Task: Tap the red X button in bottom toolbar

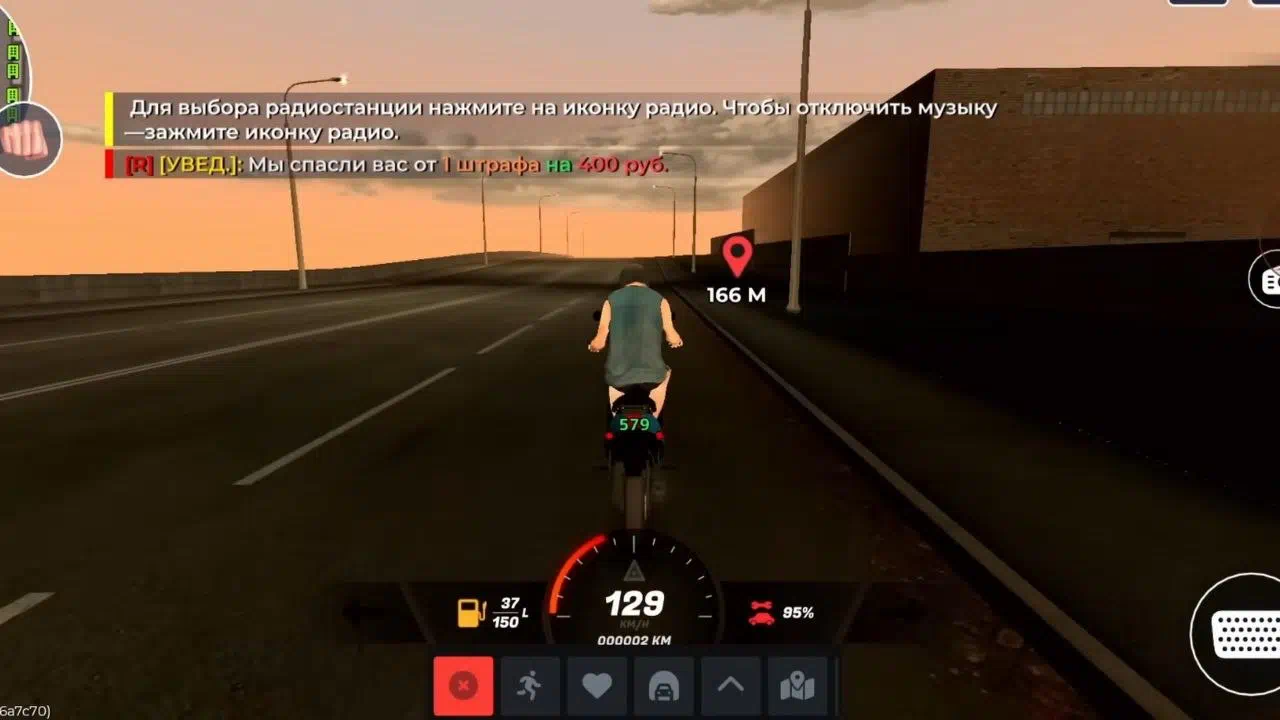Action: (x=463, y=686)
